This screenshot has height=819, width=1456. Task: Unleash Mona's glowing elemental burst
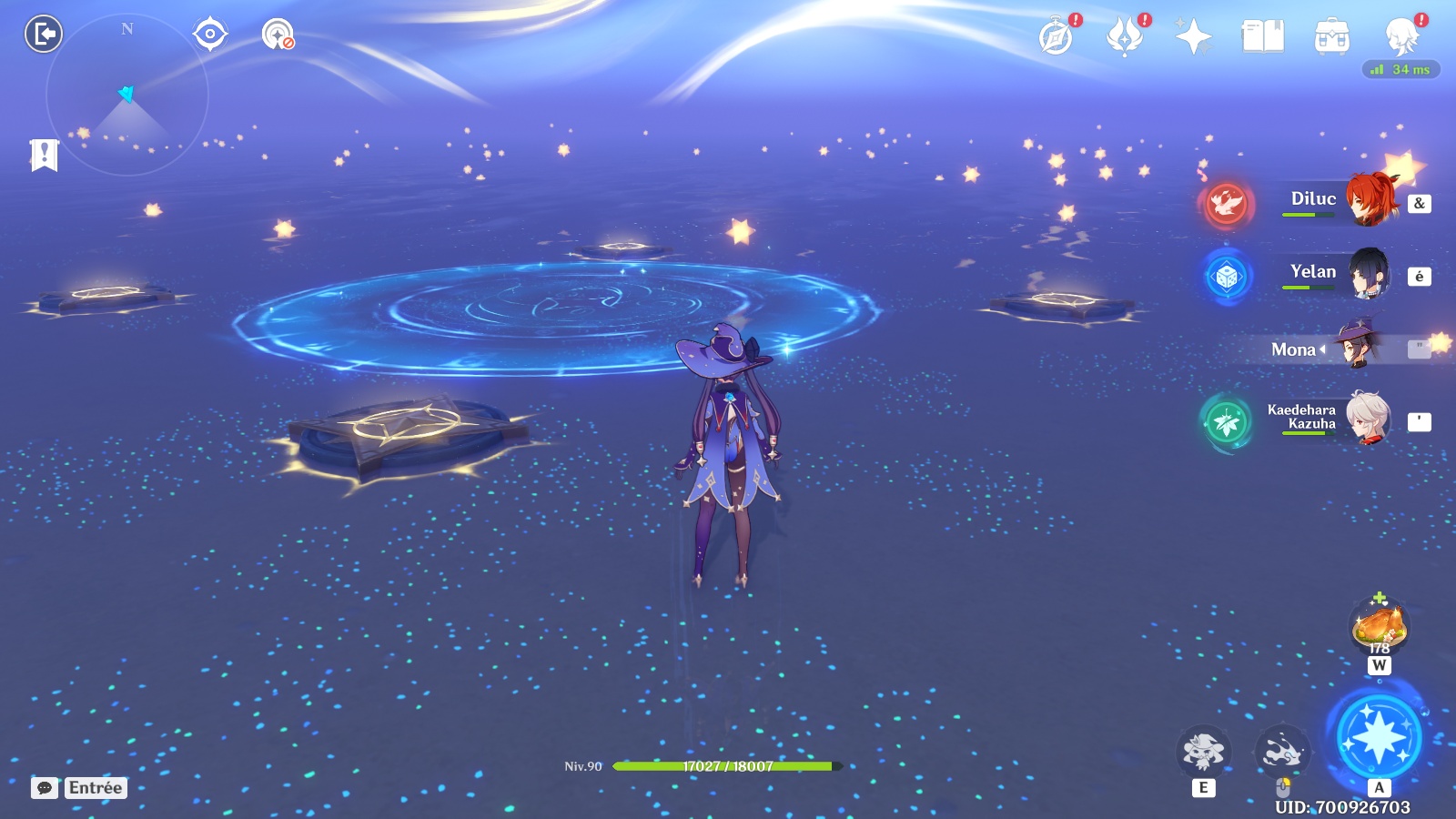point(1379,737)
